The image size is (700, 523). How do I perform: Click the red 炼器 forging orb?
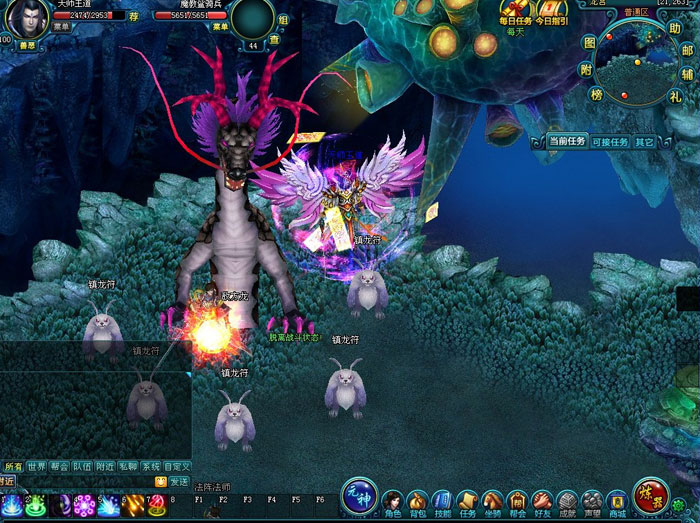point(651,496)
